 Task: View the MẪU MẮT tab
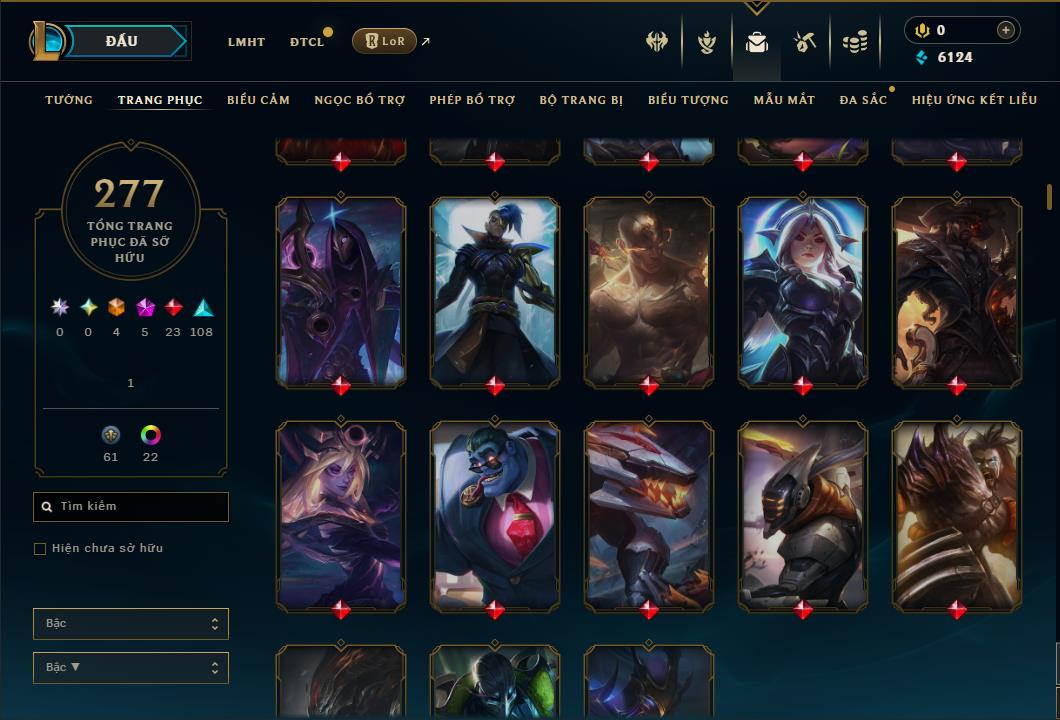[784, 100]
